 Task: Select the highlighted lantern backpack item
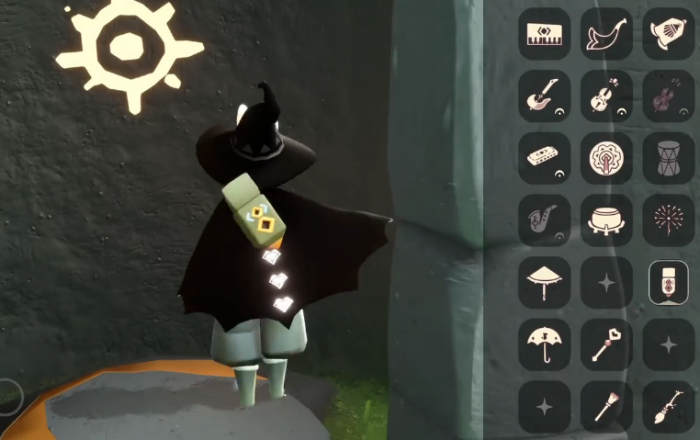[x=667, y=282]
